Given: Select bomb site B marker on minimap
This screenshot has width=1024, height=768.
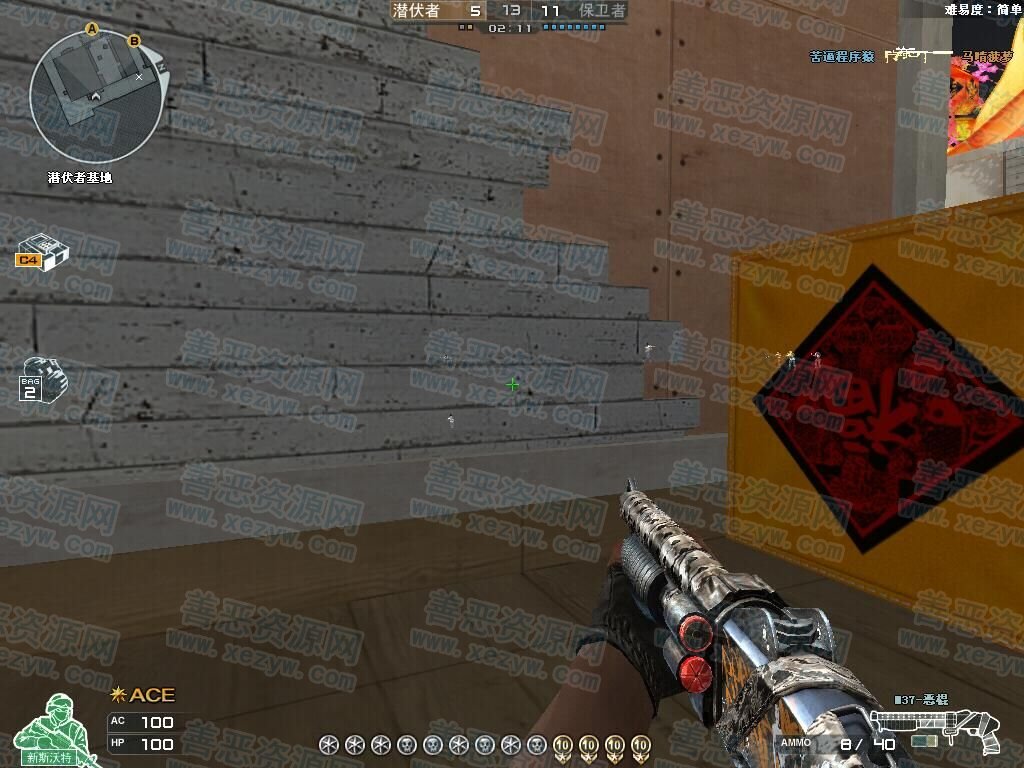Looking at the screenshot, I should point(135,41).
